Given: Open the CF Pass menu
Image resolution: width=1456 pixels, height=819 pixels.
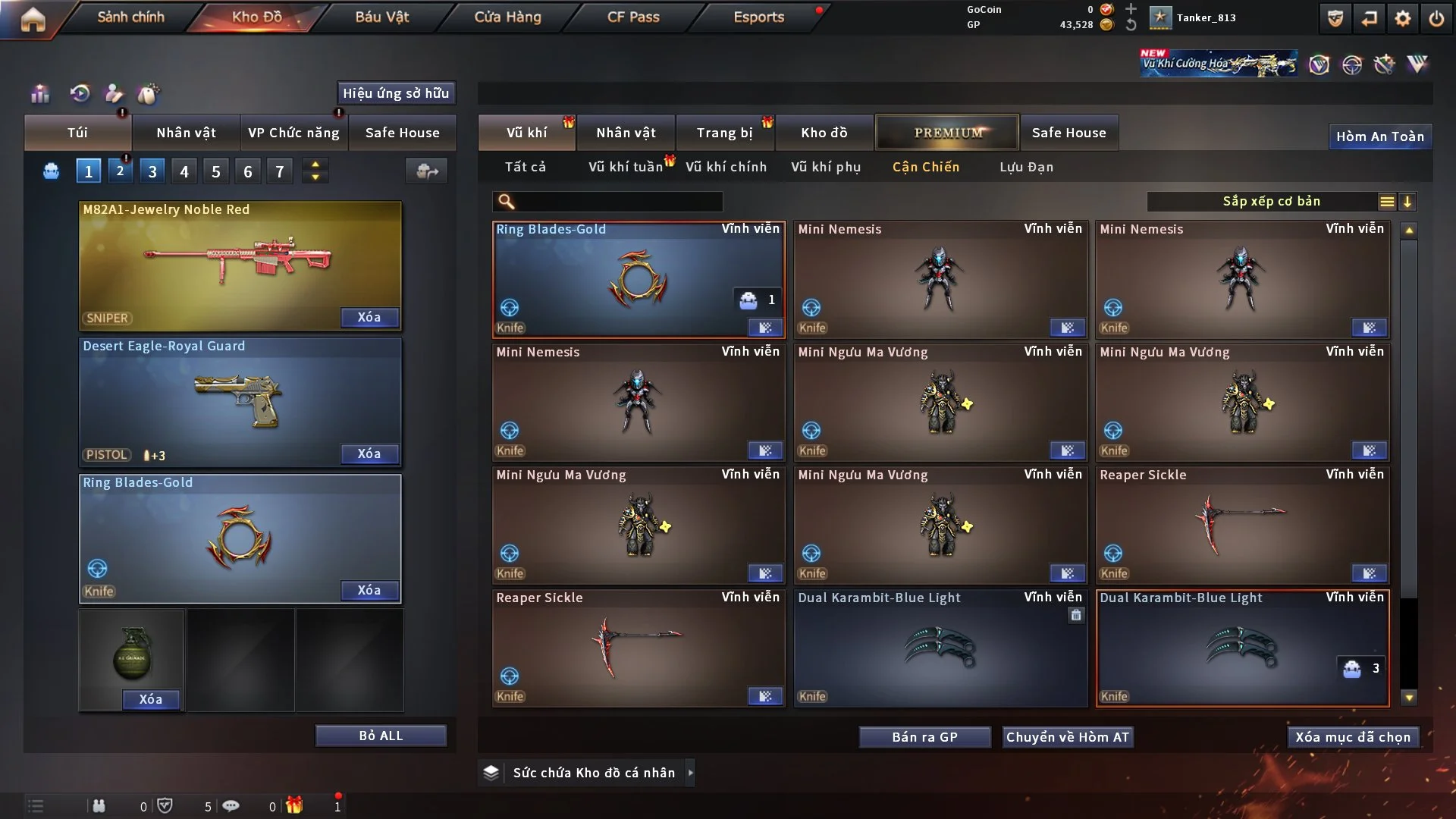Looking at the screenshot, I should (x=633, y=17).
